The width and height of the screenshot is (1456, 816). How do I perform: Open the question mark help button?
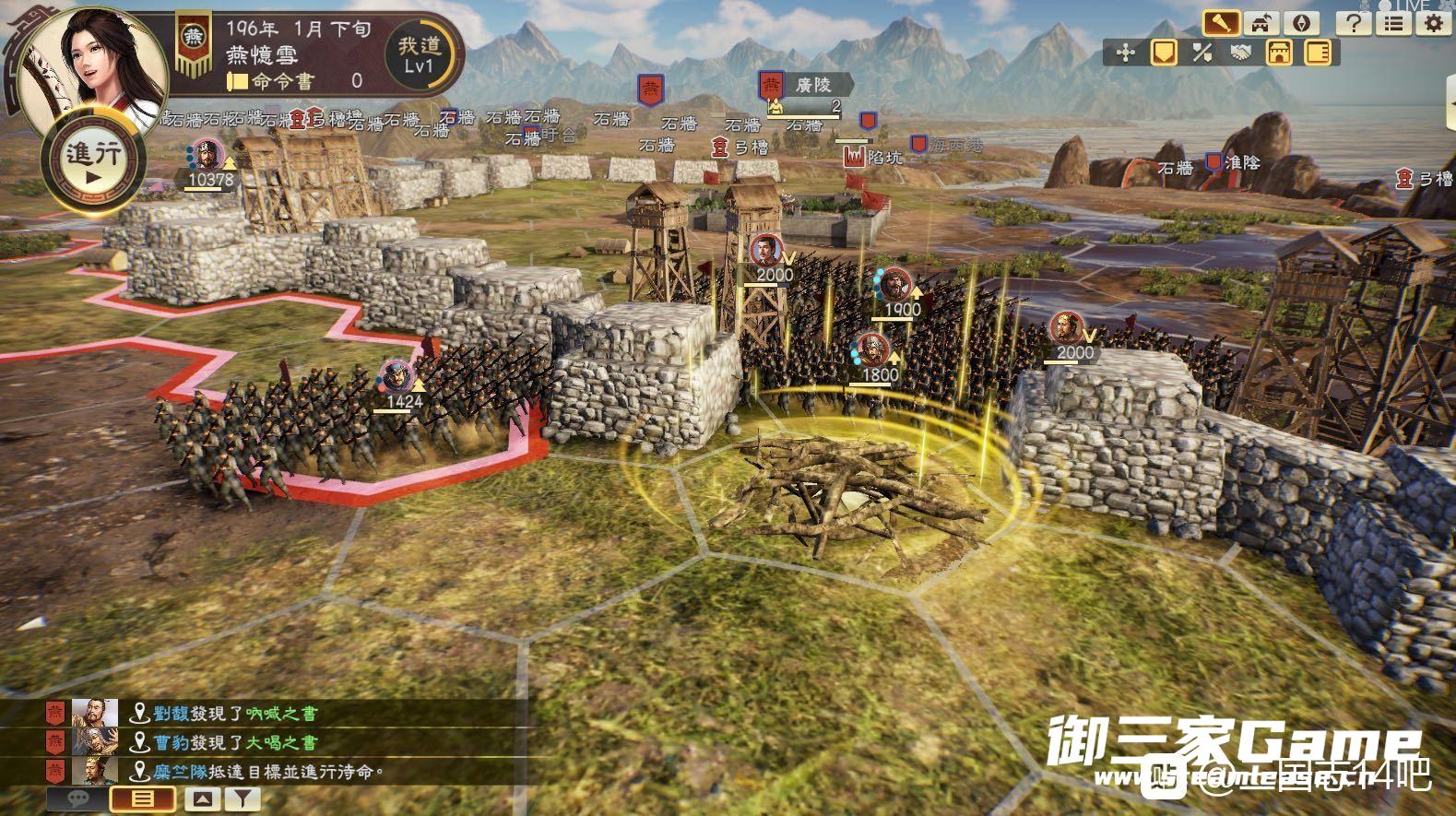(x=1355, y=23)
